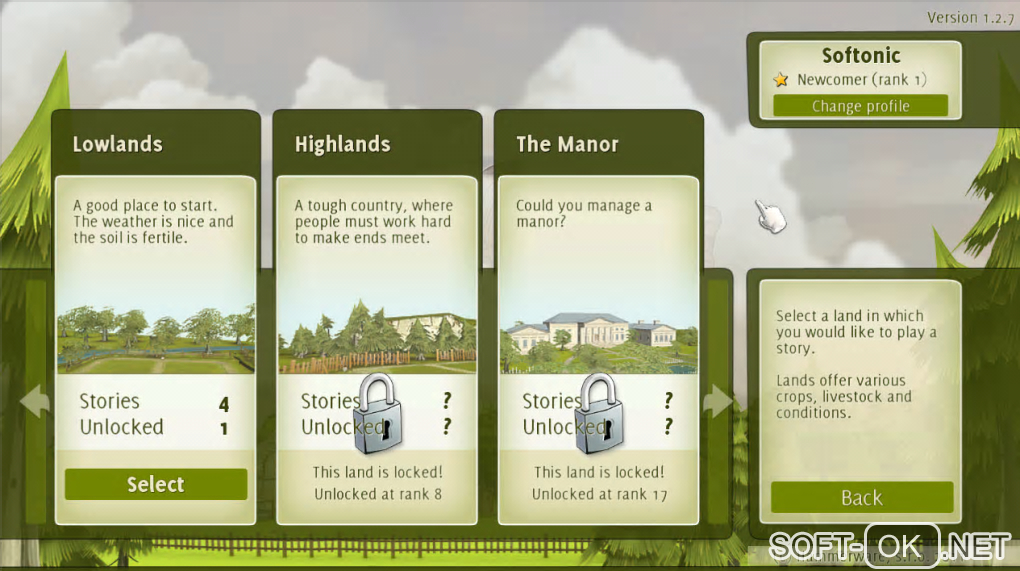Image resolution: width=1020 pixels, height=571 pixels.
Task: Select the Lowlands land
Action: pos(155,485)
